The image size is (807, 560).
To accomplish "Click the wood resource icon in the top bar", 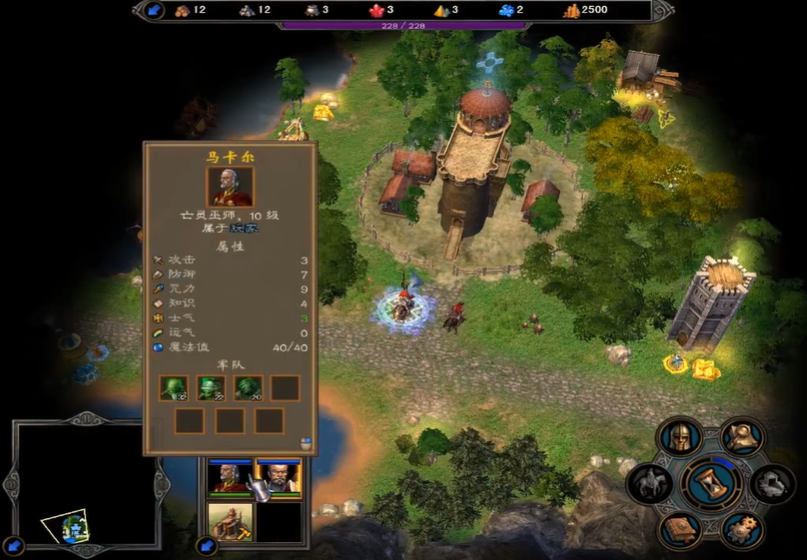I will pyautogui.click(x=182, y=10).
